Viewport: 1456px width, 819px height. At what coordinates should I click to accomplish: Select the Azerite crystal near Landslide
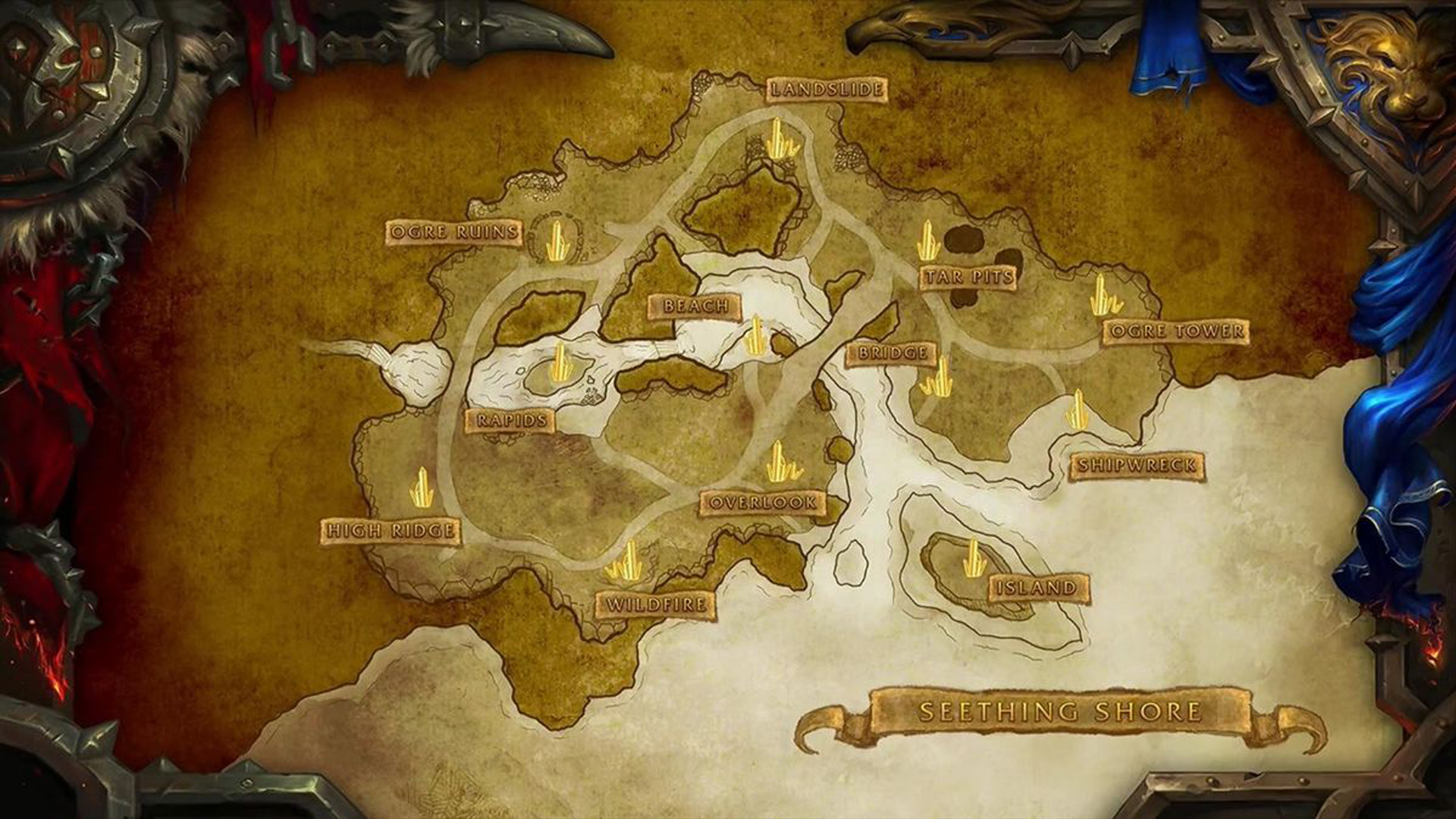tap(778, 139)
